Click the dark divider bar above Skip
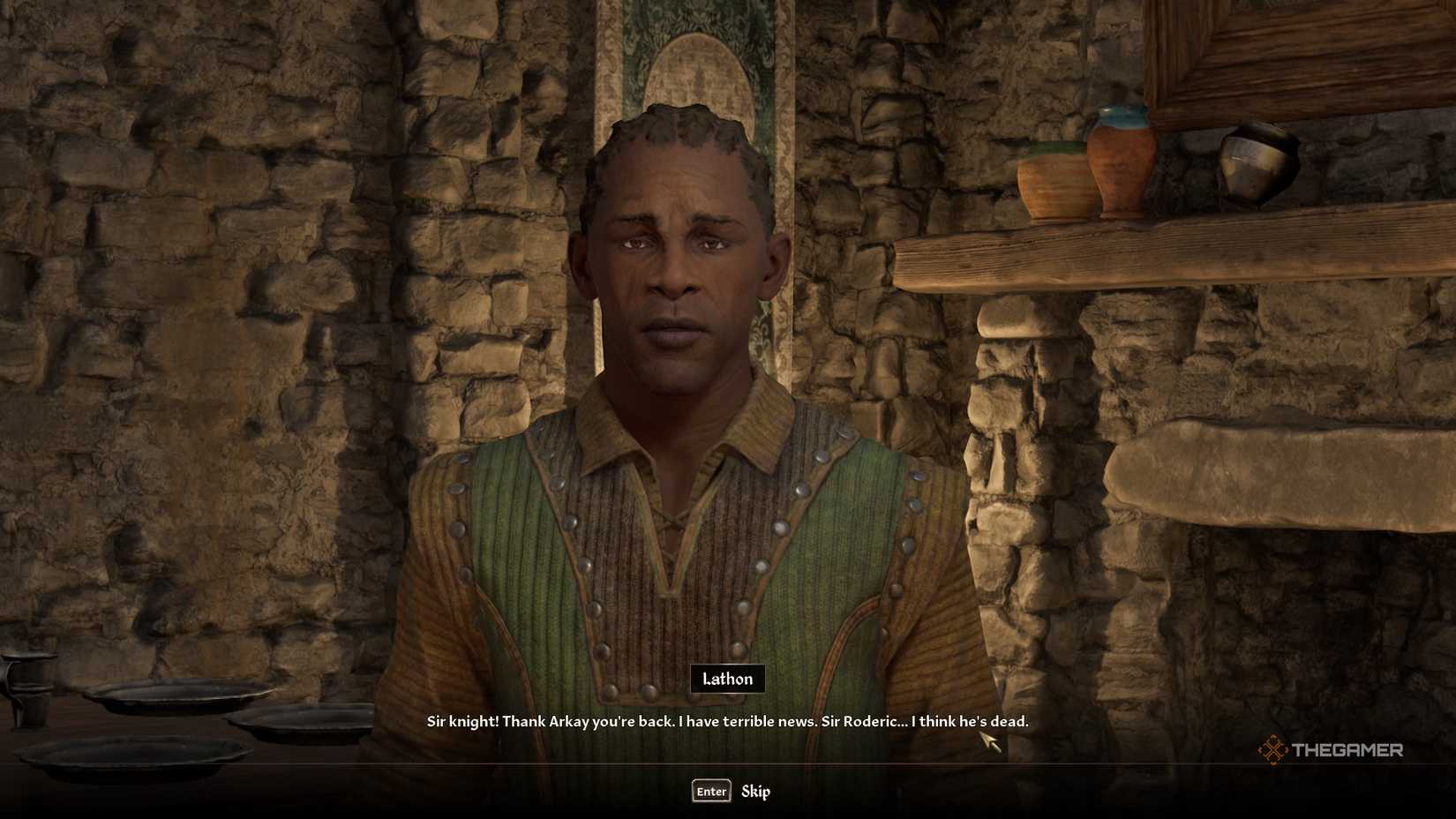This screenshot has width=1456, height=819. click(x=728, y=762)
